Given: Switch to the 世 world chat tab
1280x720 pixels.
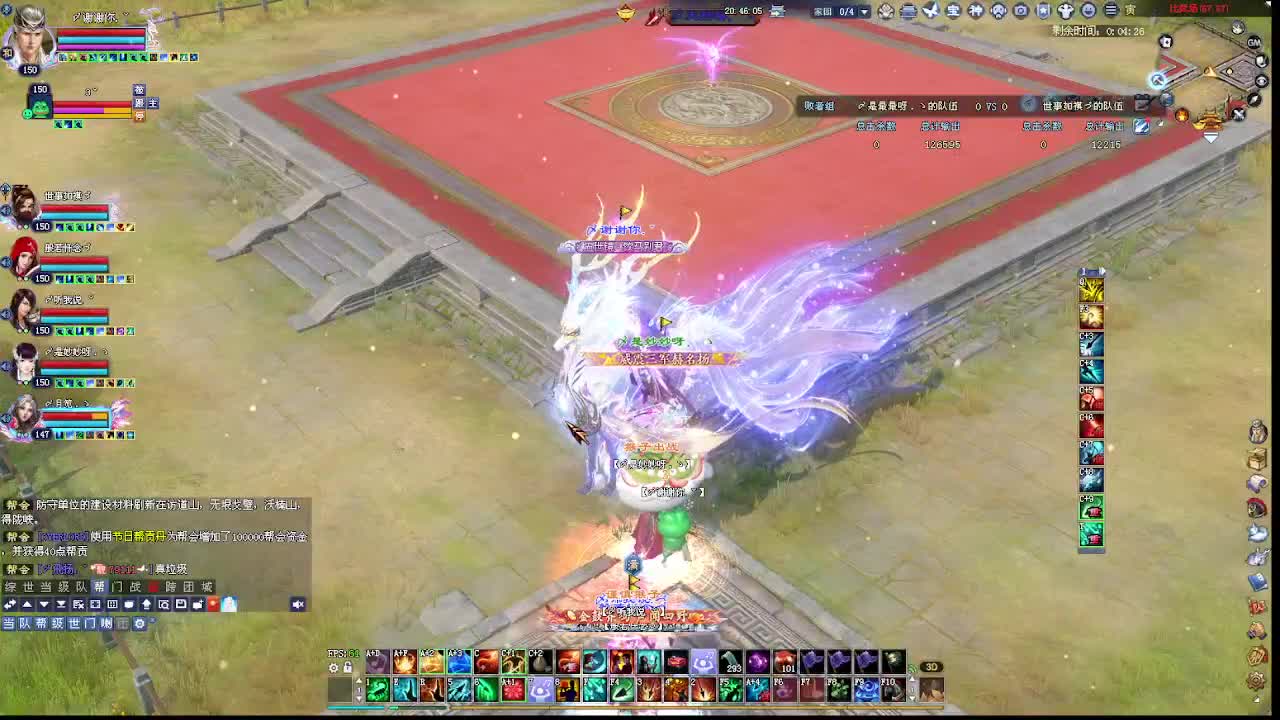Looking at the screenshot, I should [x=29, y=585].
